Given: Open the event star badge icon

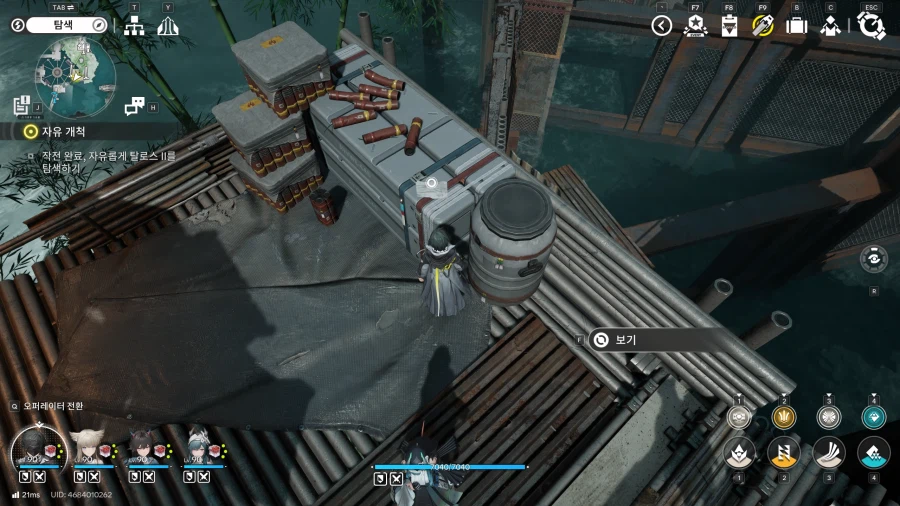Looking at the screenshot, I should (x=695, y=26).
